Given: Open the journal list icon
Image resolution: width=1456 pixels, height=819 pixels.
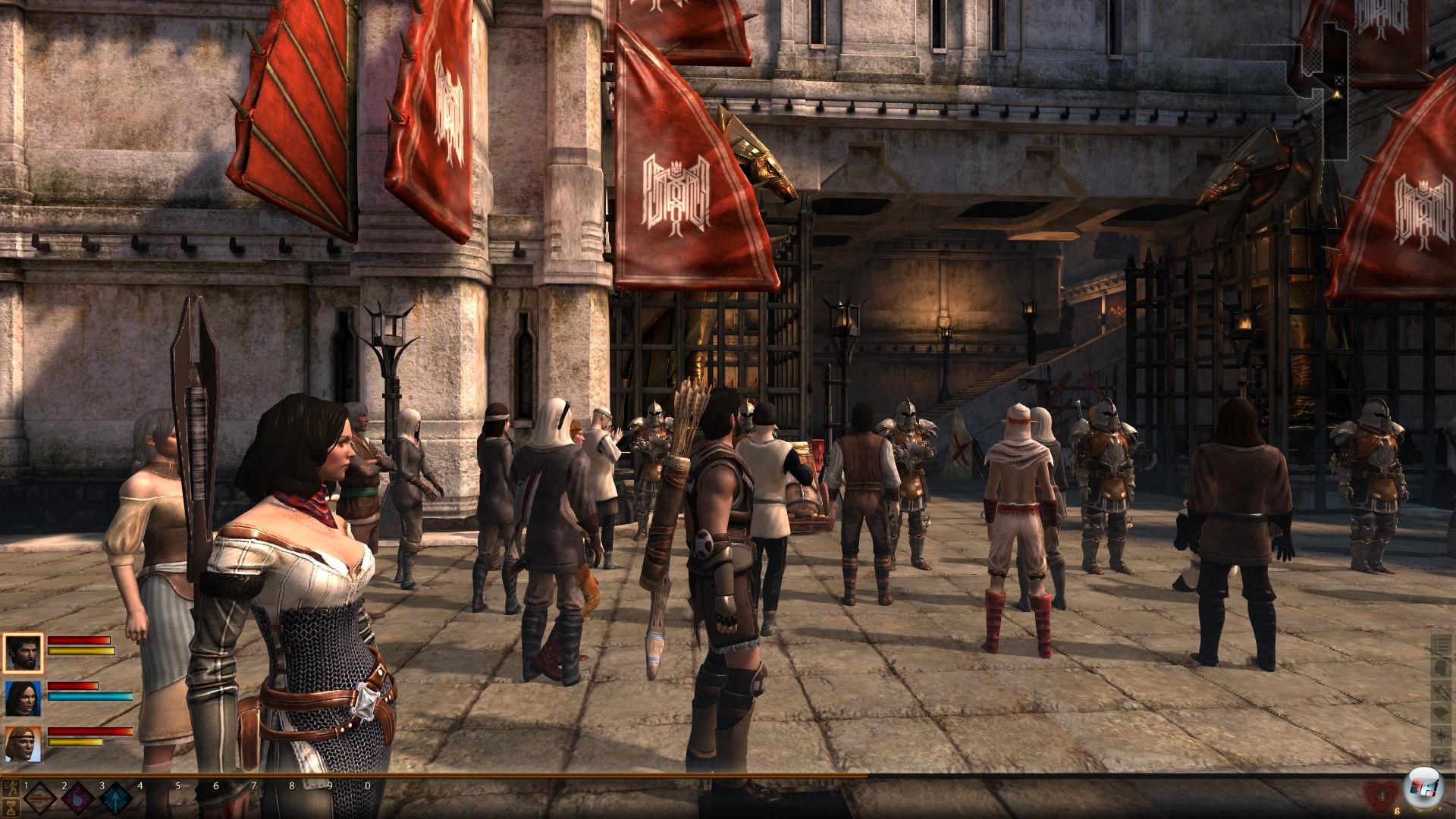Looking at the screenshot, I should pyautogui.click(x=1440, y=645).
